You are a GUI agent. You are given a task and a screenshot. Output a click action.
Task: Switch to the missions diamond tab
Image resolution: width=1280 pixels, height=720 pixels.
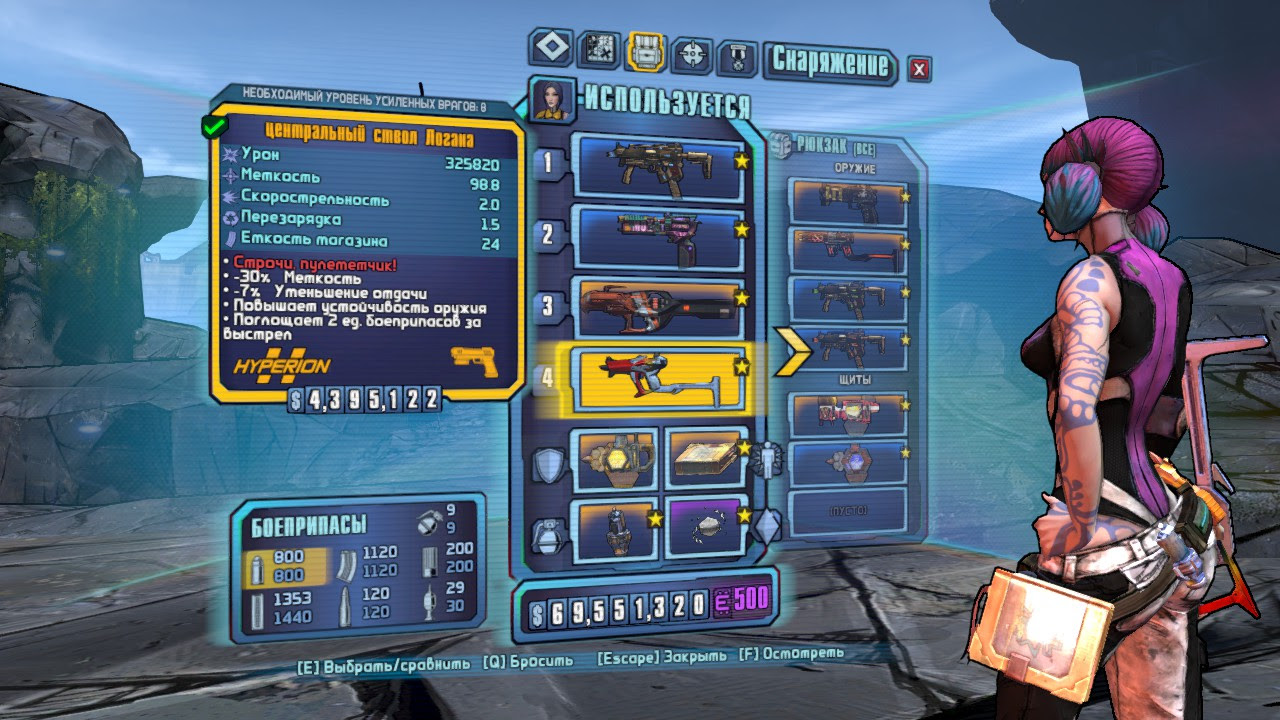551,47
